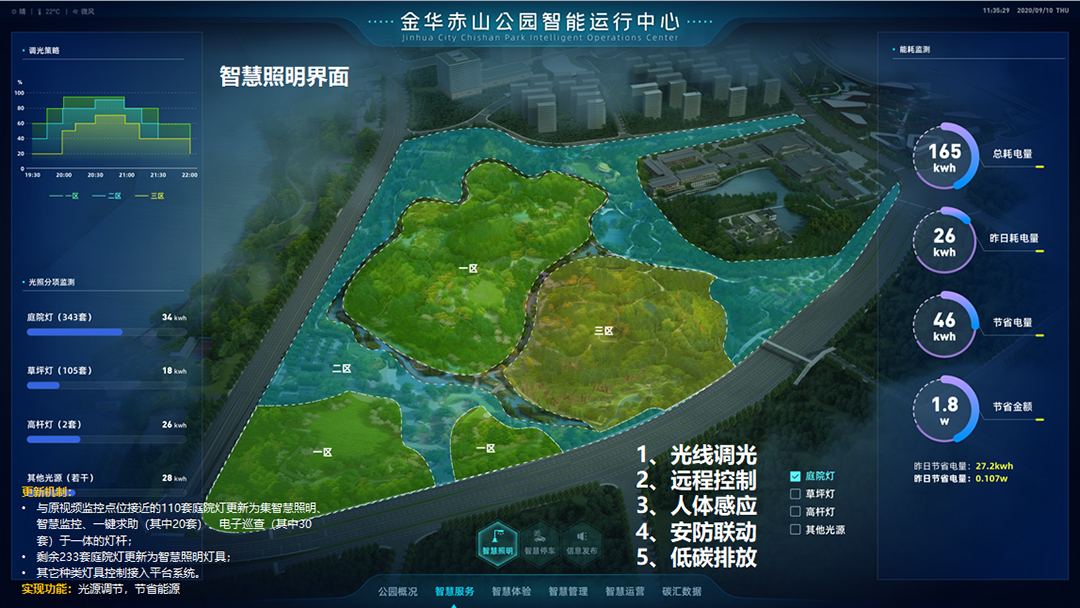Tick the 草坪灯 checkbox
The height and width of the screenshot is (608, 1080).
click(x=796, y=494)
